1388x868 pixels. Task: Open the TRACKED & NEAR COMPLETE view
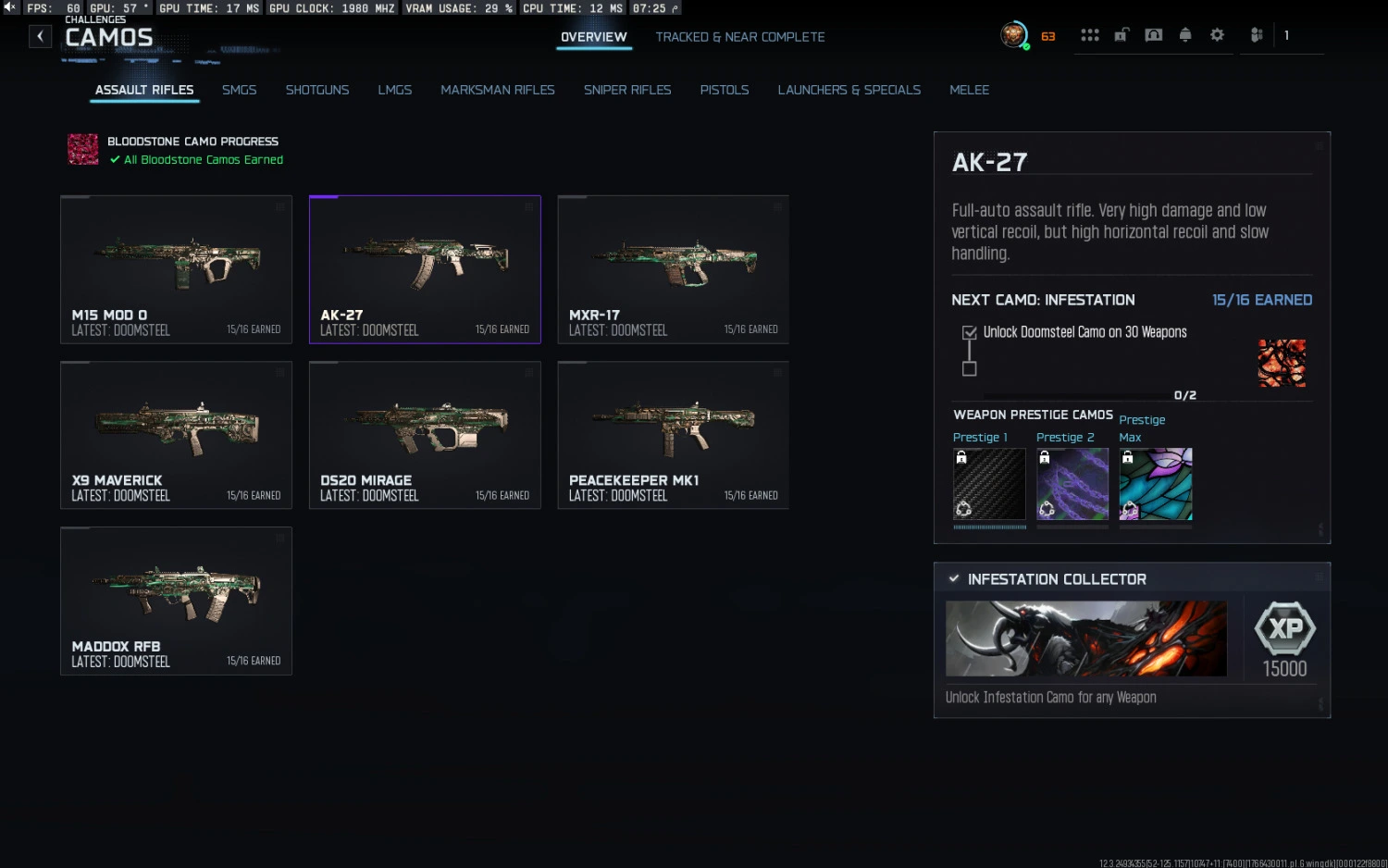(x=739, y=37)
